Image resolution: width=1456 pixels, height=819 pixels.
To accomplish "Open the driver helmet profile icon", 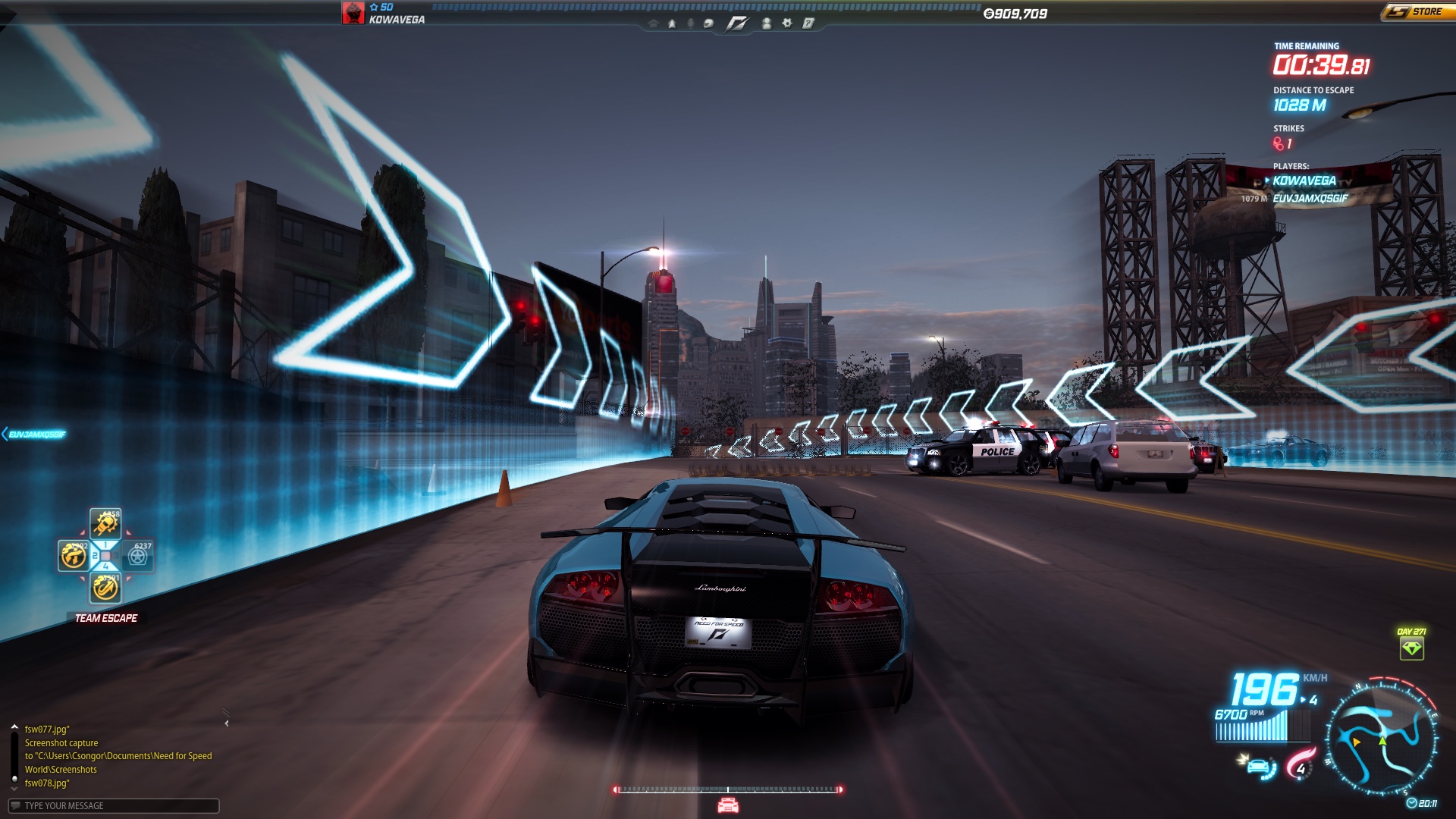I will [708, 24].
